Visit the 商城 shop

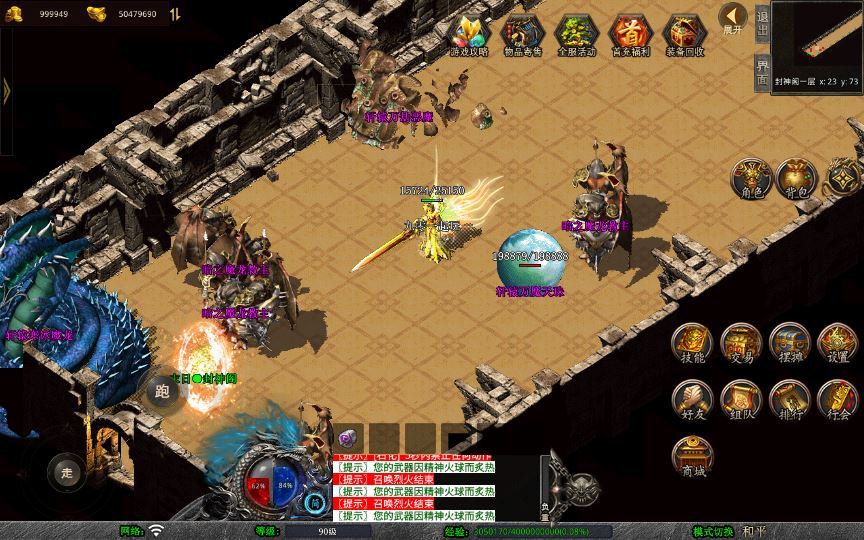692,456
